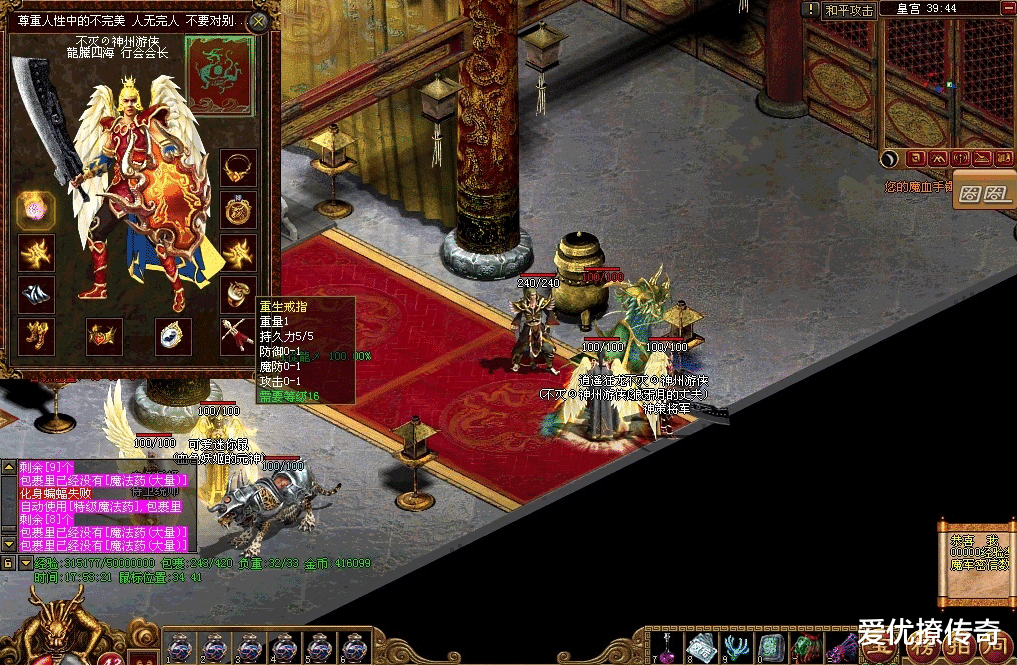The height and width of the screenshot is (665, 1017).
Task: Click the green dragon guild emblem
Action: 219,77
